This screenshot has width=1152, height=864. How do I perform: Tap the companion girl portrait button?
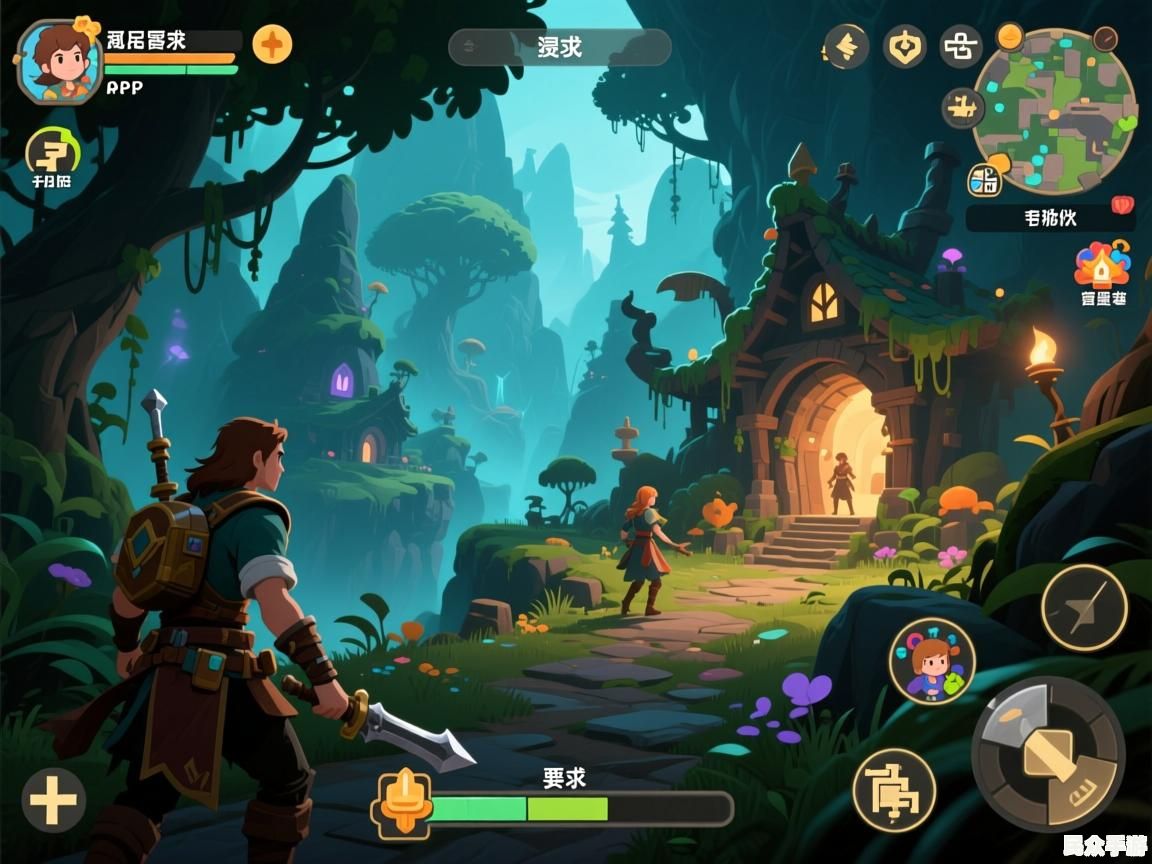click(x=931, y=661)
